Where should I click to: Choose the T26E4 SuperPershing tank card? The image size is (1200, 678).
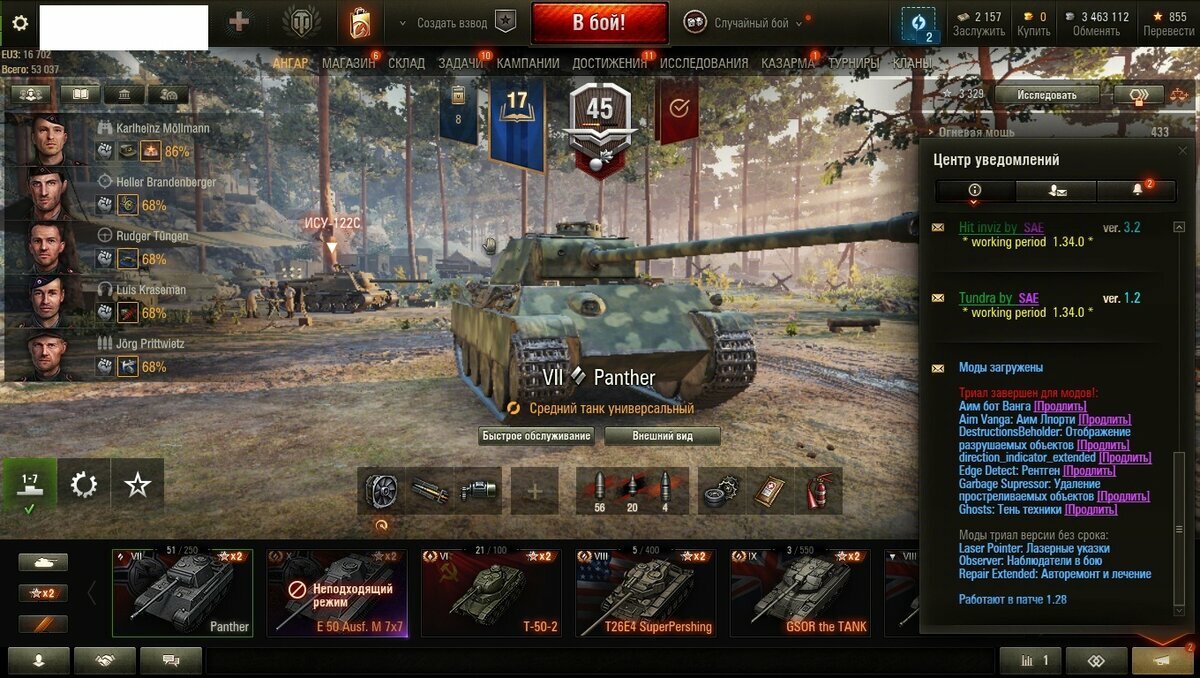(645, 593)
